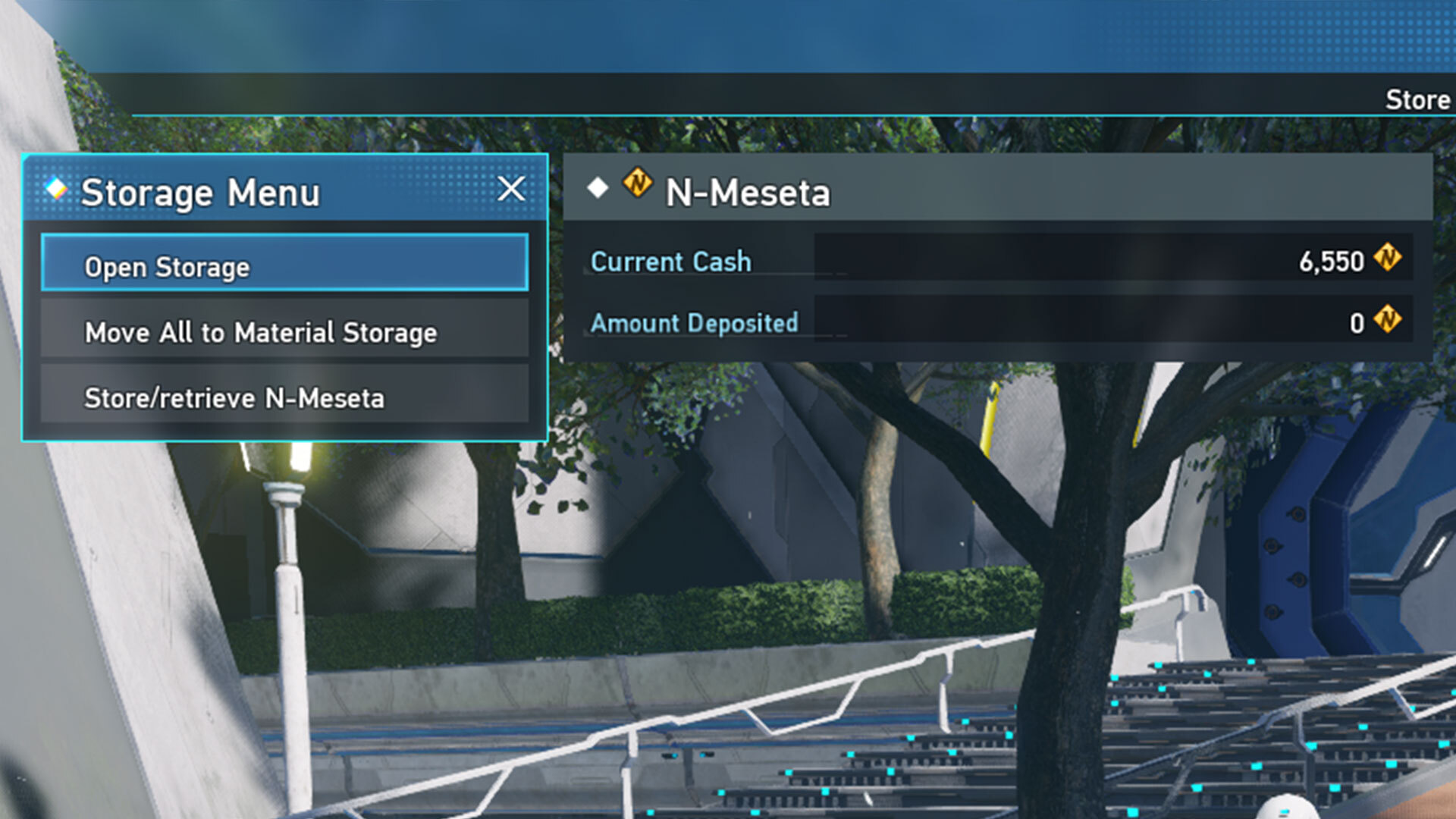Close the Storage Menu window
The height and width of the screenshot is (819, 1456).
click(513, 190)
